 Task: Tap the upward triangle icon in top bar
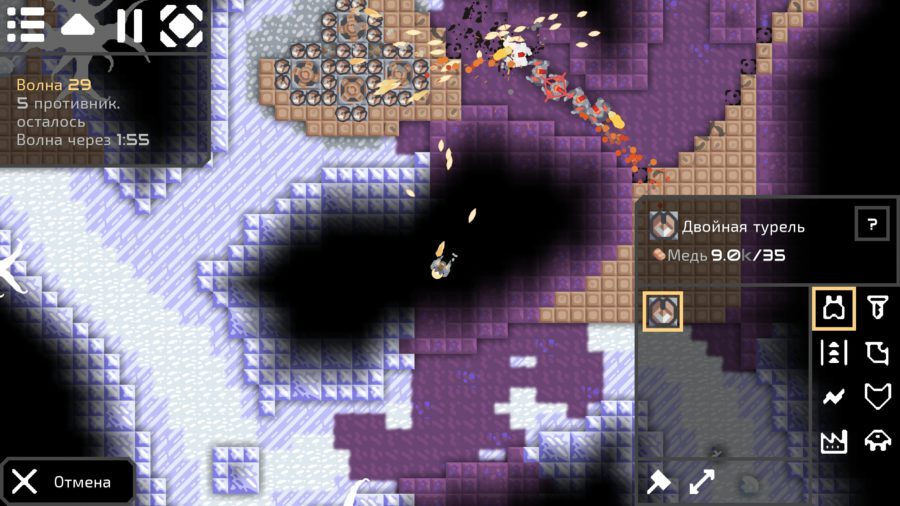click(x=77, y=25)
